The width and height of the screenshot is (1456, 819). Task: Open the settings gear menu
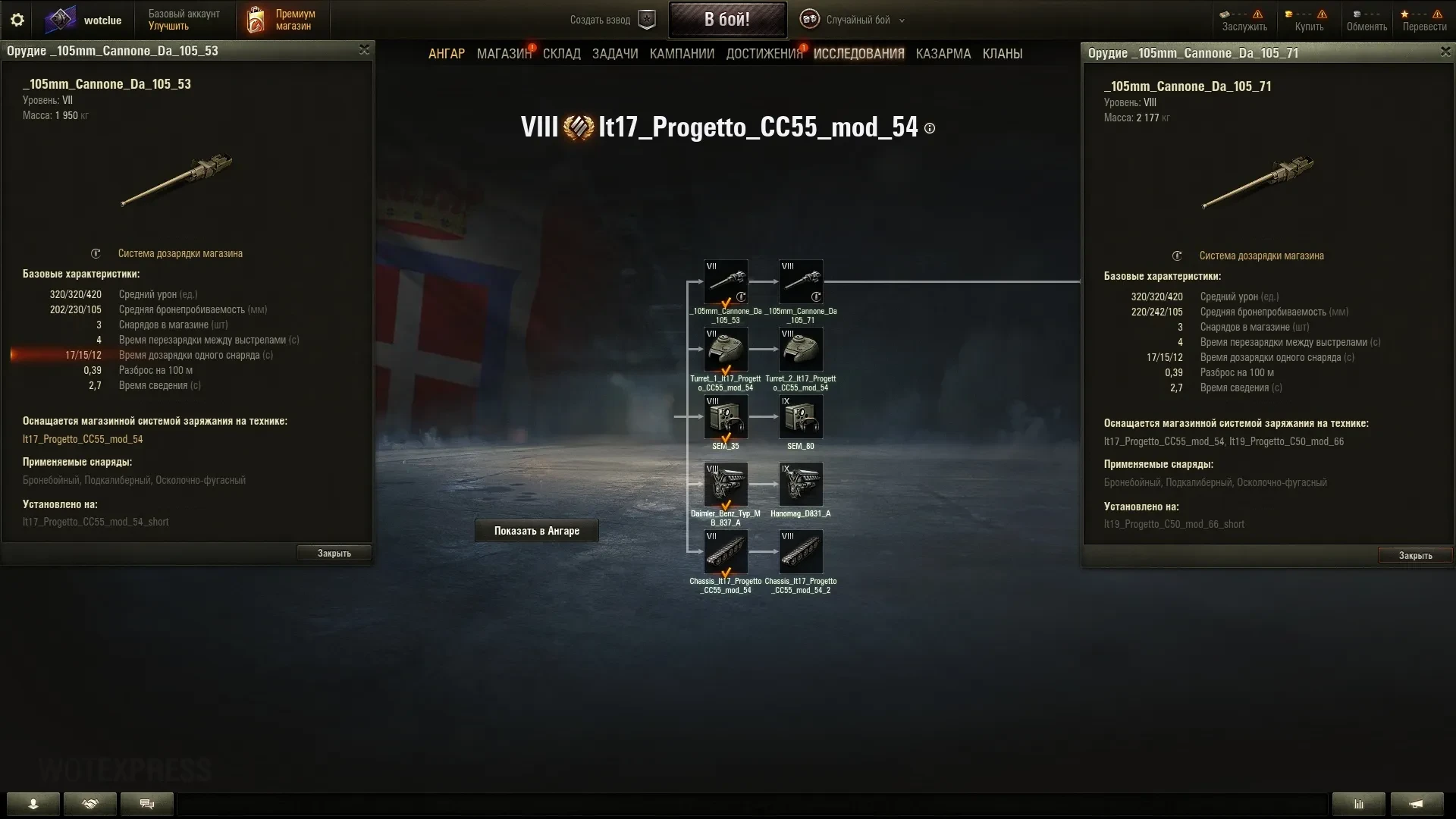tap(17, 20)
